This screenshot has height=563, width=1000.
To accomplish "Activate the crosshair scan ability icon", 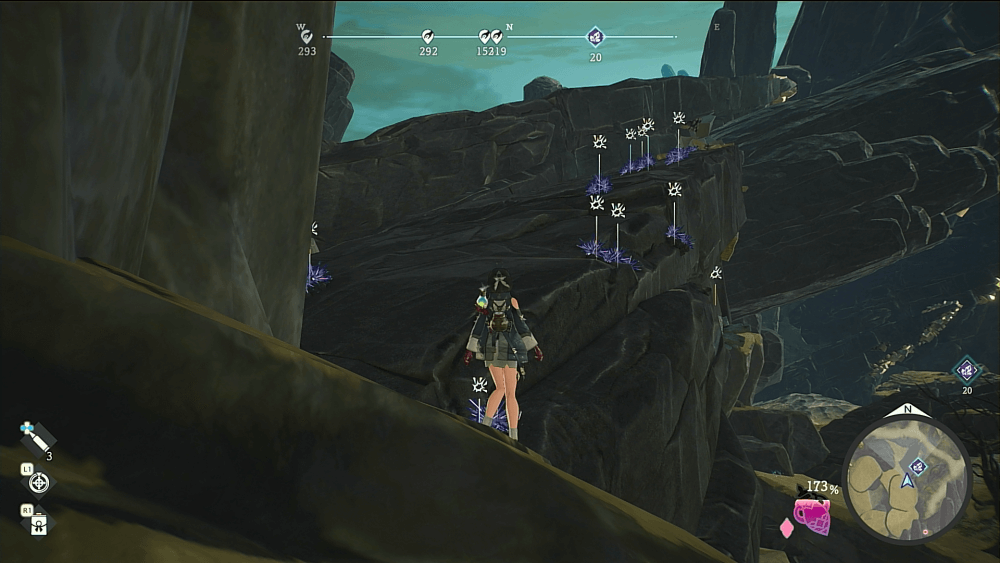I will 39,483.
